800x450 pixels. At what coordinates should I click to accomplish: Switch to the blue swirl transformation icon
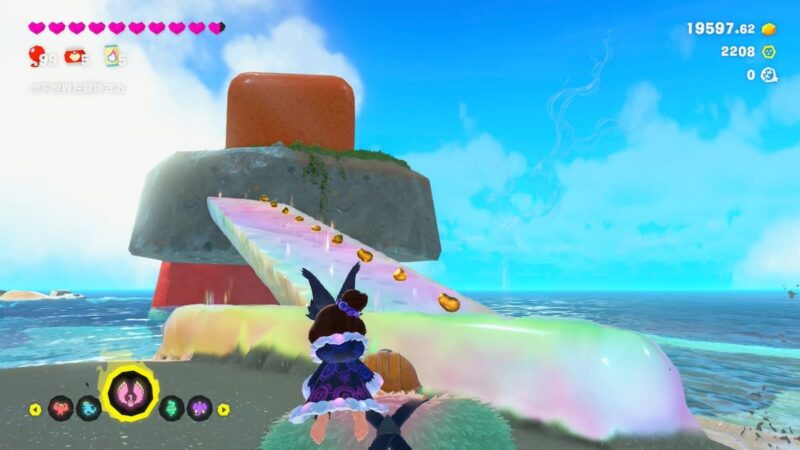89,408
